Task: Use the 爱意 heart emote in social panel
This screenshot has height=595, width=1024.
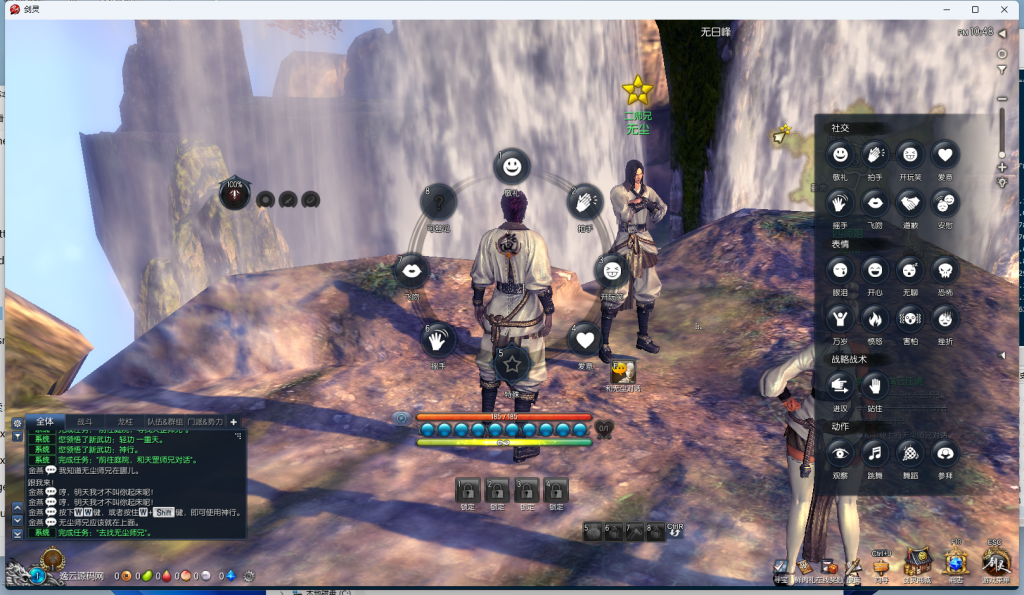Action: click(x=943, y=154)
